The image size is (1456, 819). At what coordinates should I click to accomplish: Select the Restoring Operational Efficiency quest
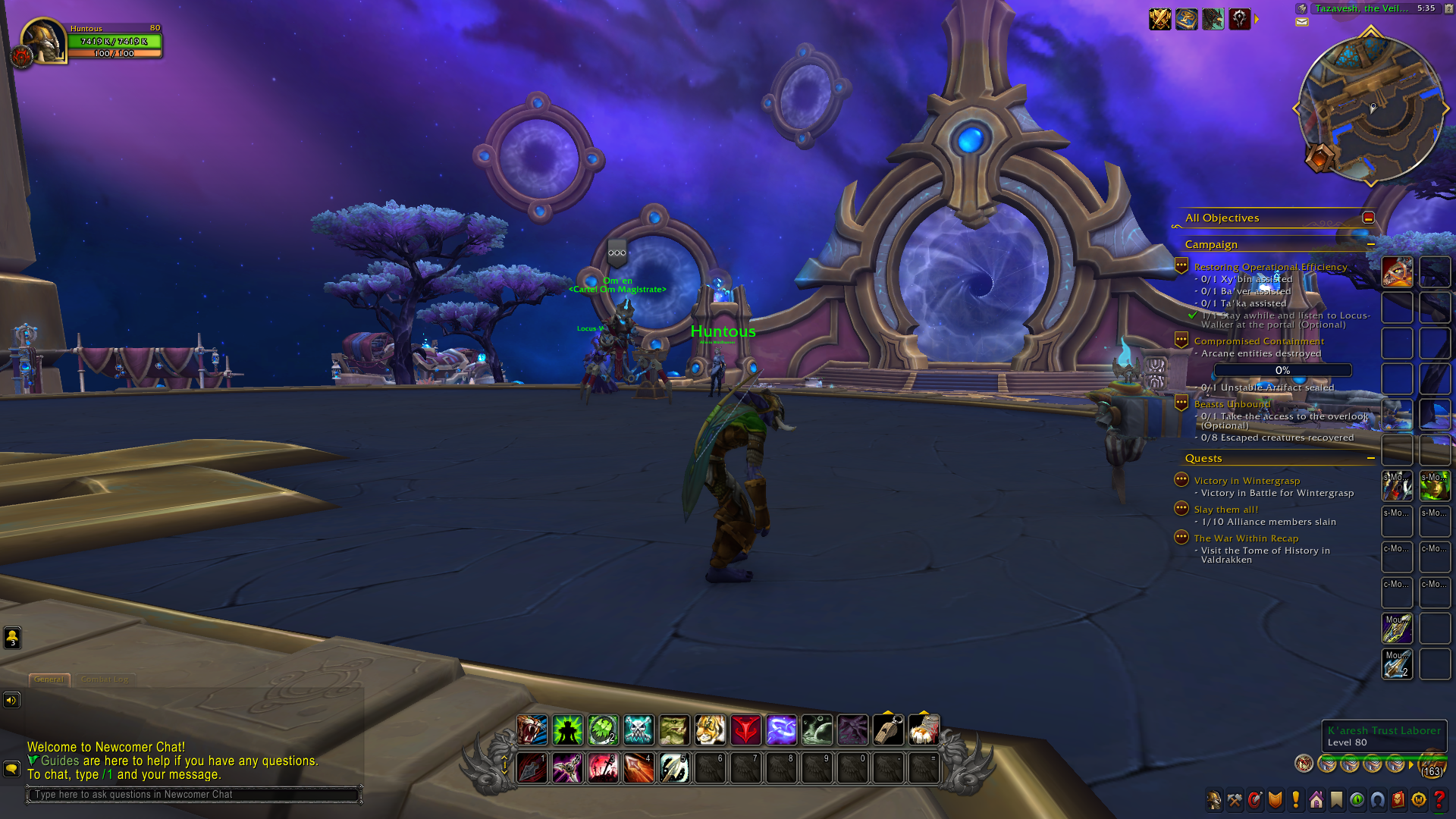click(x=1270, y=267)
